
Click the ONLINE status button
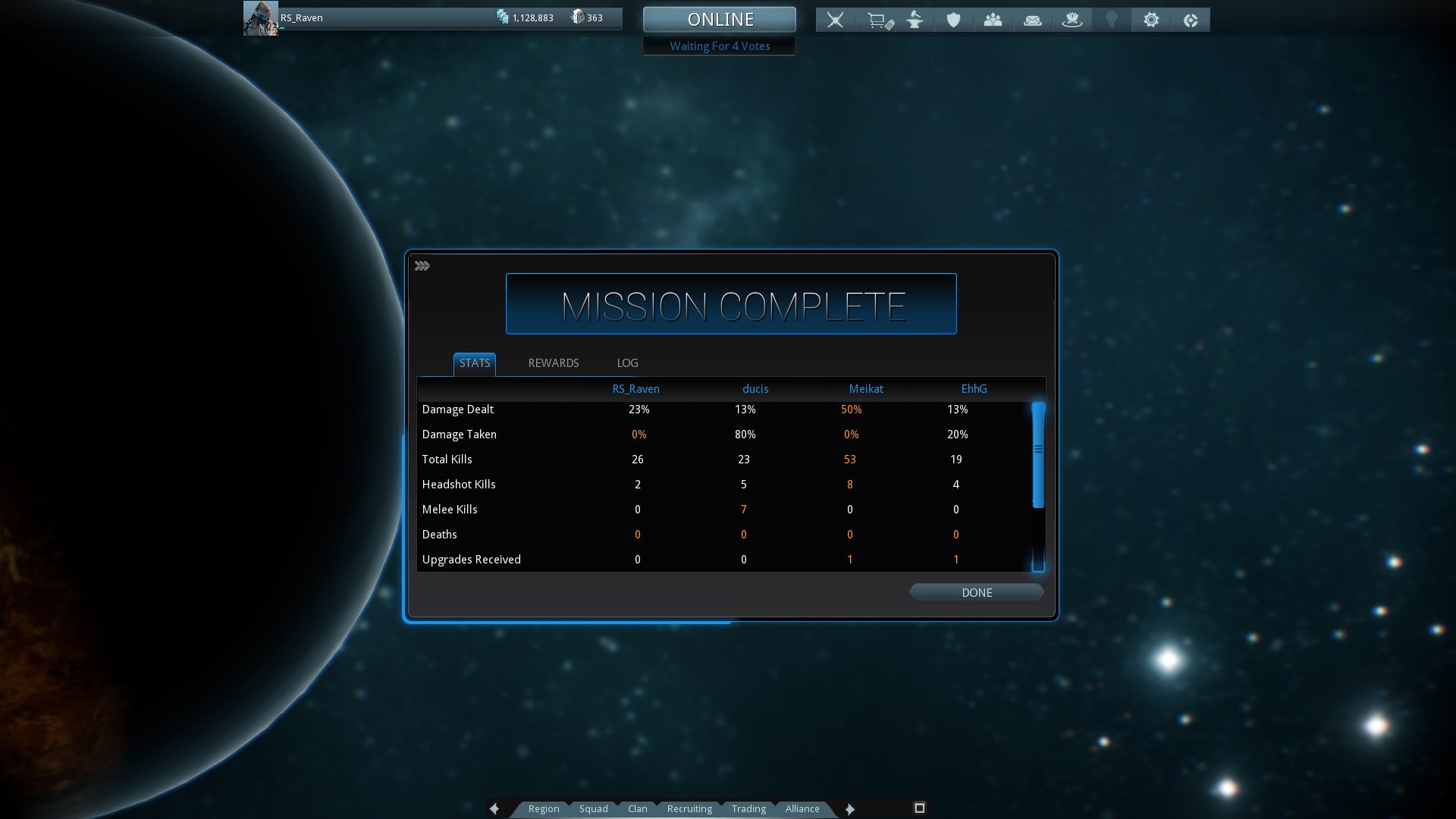coord(720,19)
